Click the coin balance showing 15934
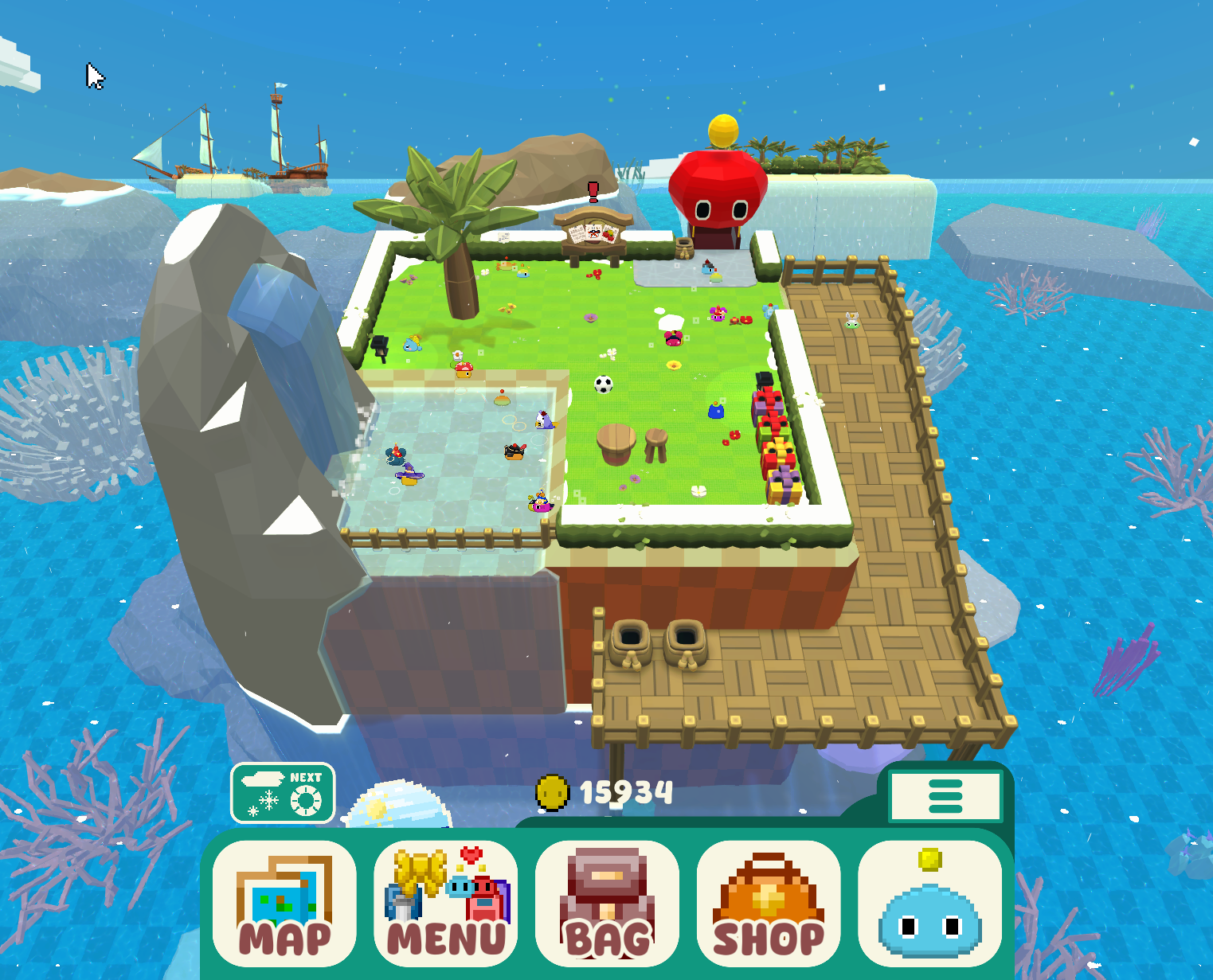This screenshot has width=1213, height=980. pos(628,791)
